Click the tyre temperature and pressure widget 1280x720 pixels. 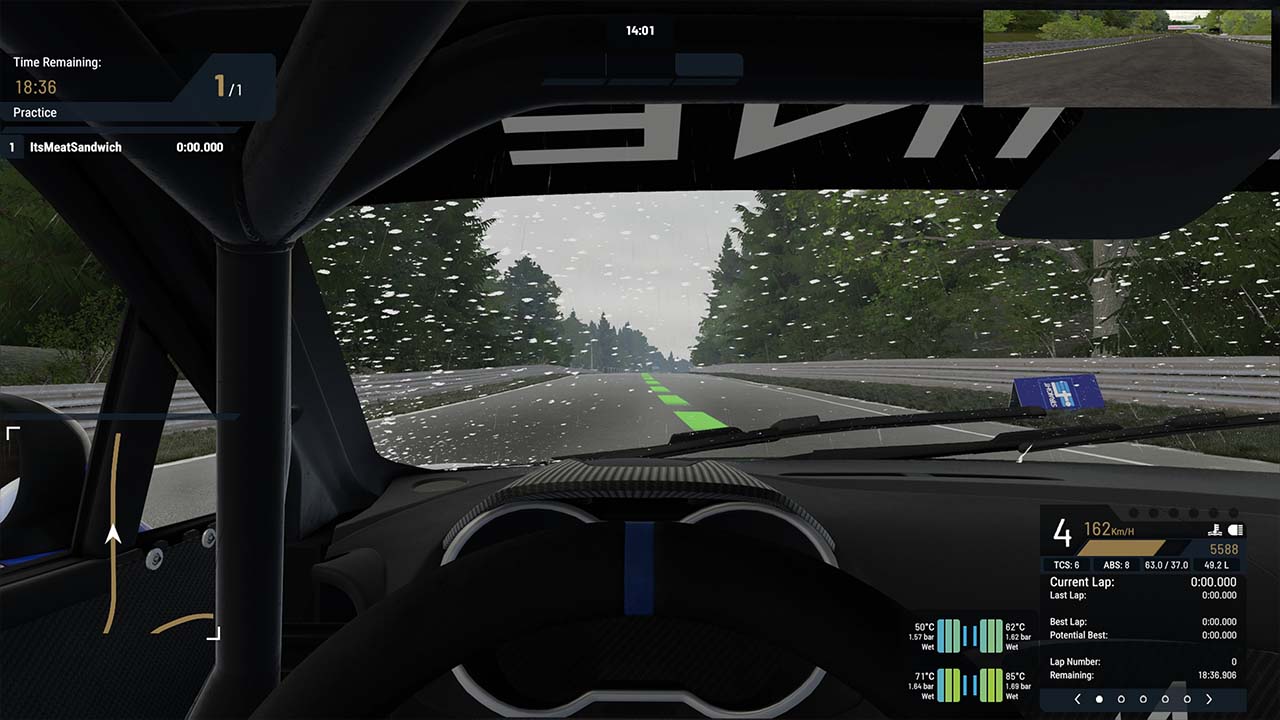click(x=969, y=660)
